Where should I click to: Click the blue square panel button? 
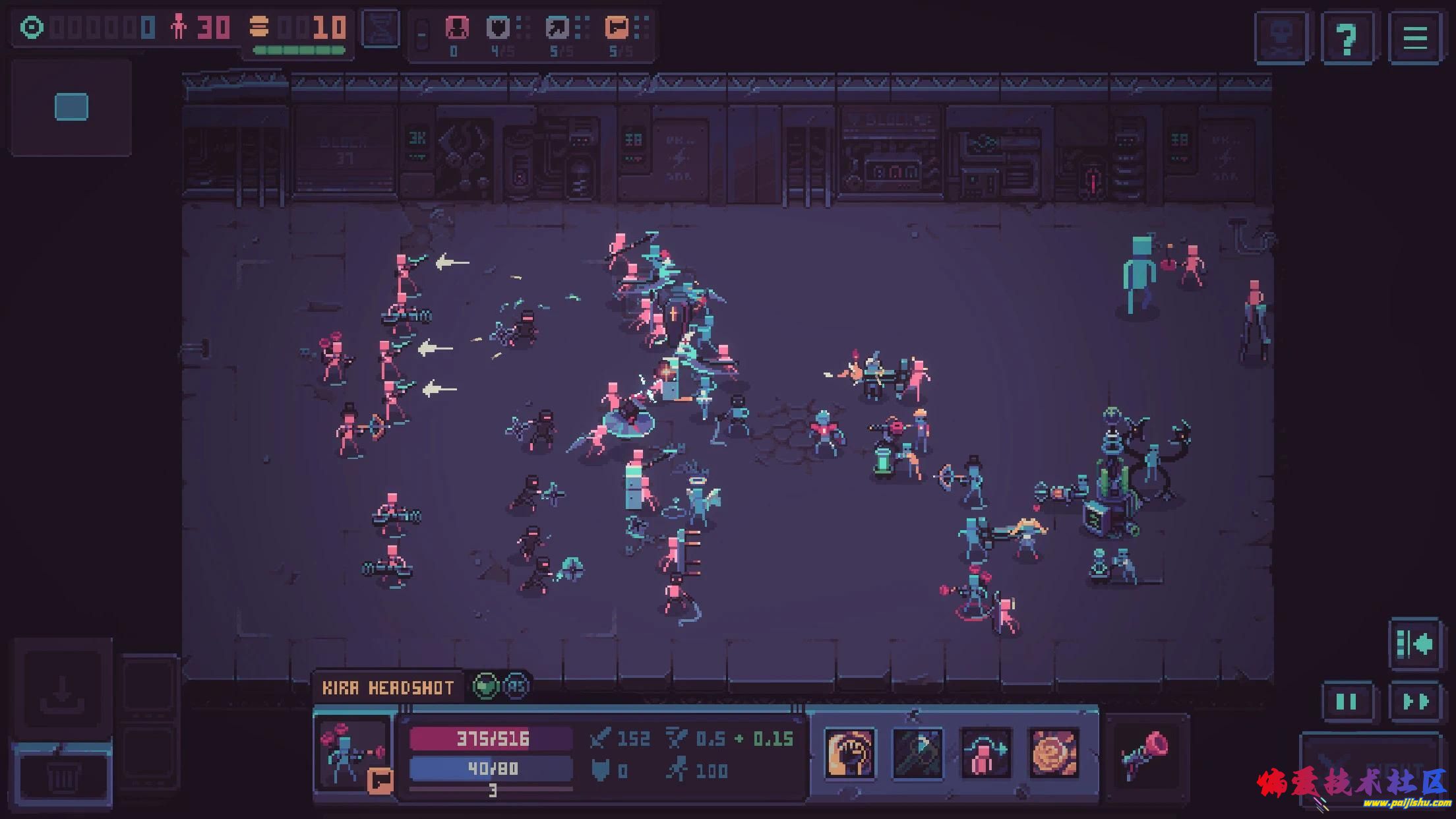click(71, 107)
